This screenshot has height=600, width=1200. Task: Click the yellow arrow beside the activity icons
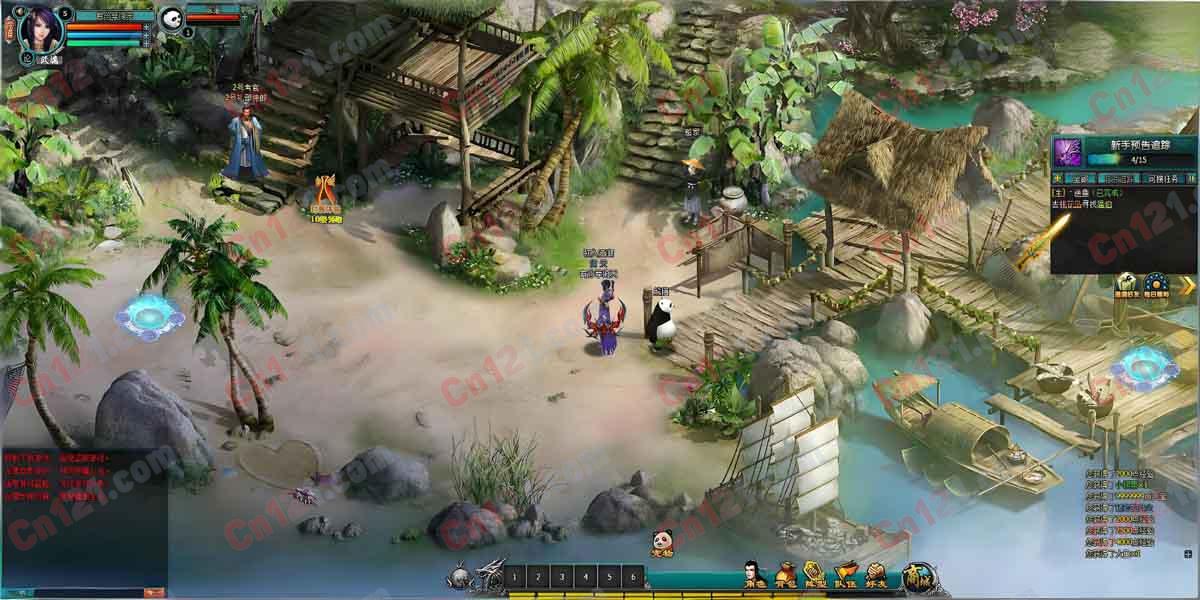click(x=1188, y=285)
